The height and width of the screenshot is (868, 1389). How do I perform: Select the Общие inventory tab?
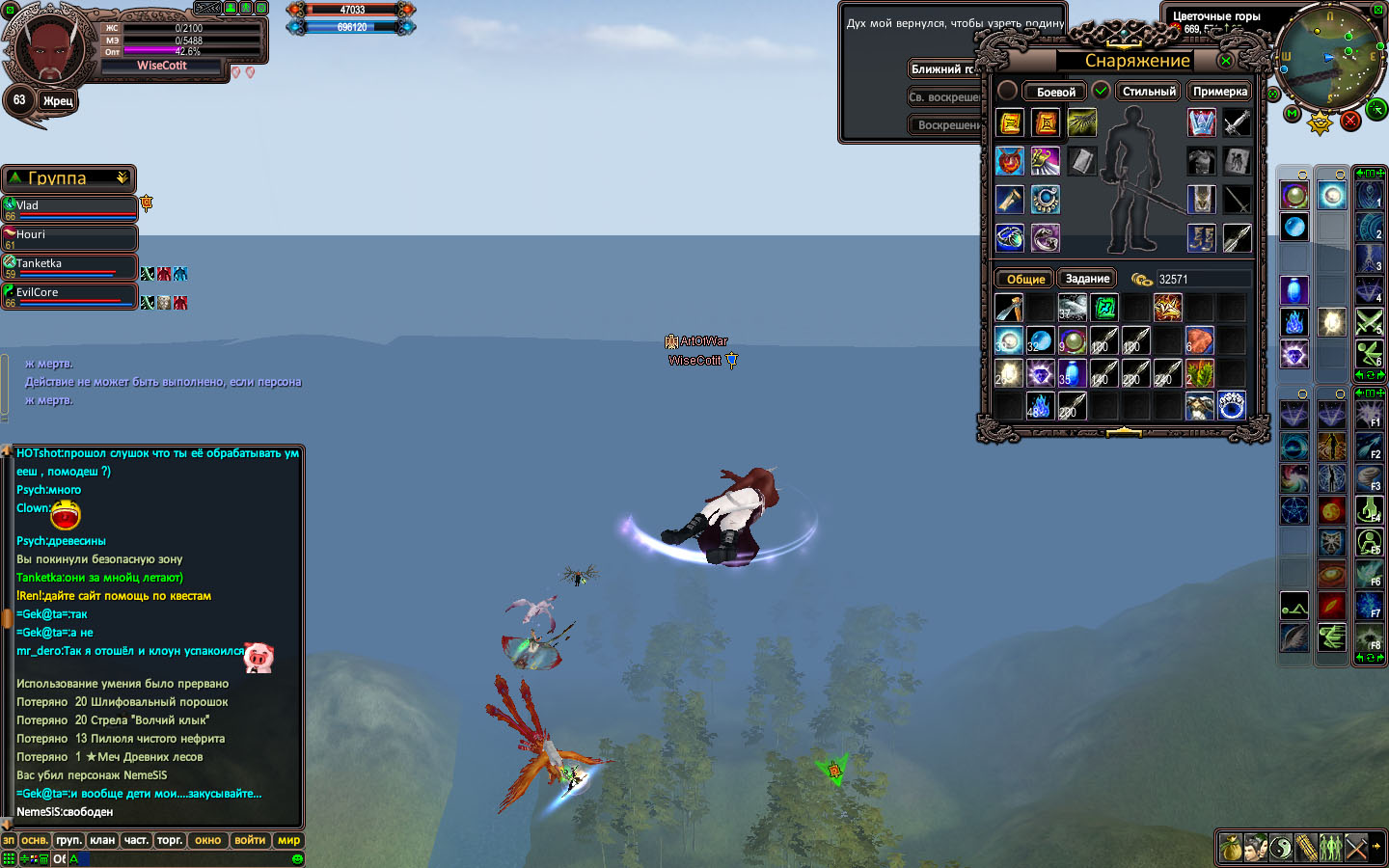[1025, 279]
